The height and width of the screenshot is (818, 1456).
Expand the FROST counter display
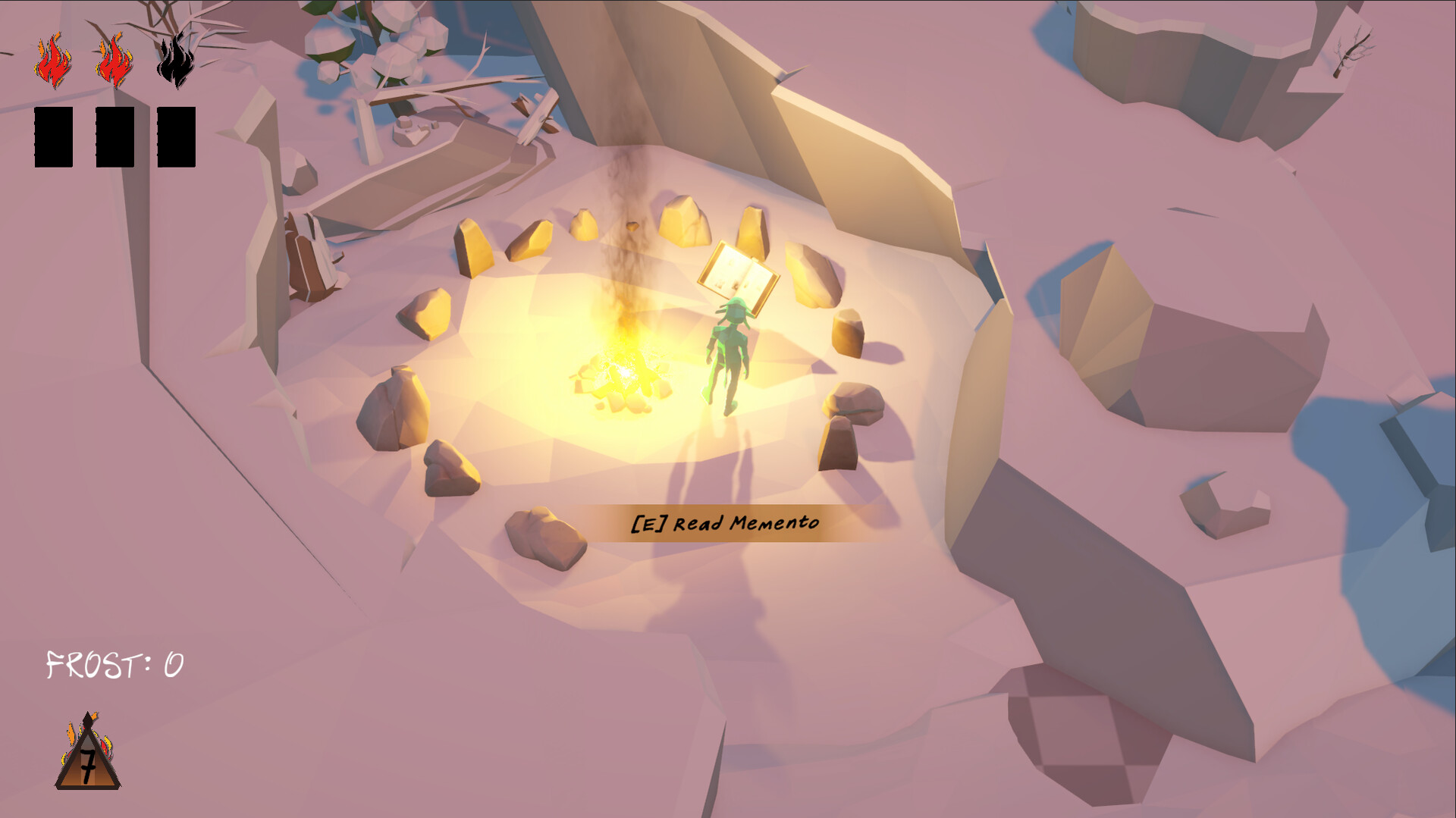pos(114,665)
